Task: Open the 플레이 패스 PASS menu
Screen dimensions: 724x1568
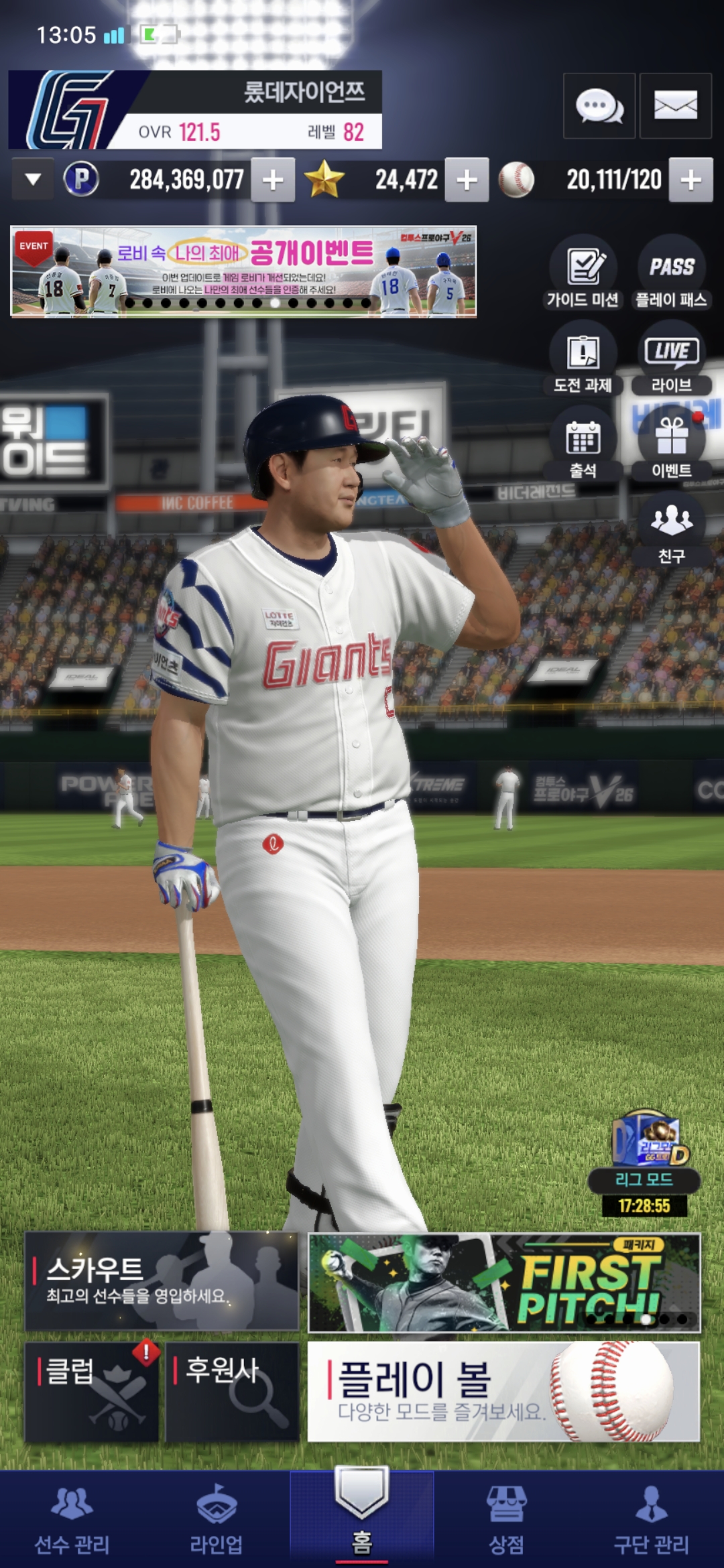Action: pyautogui.click(x=671, y=273)
